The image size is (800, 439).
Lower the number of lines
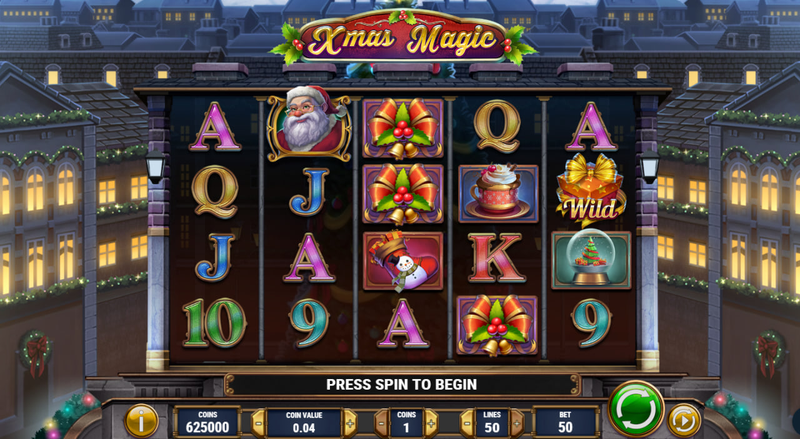point(466,422)
